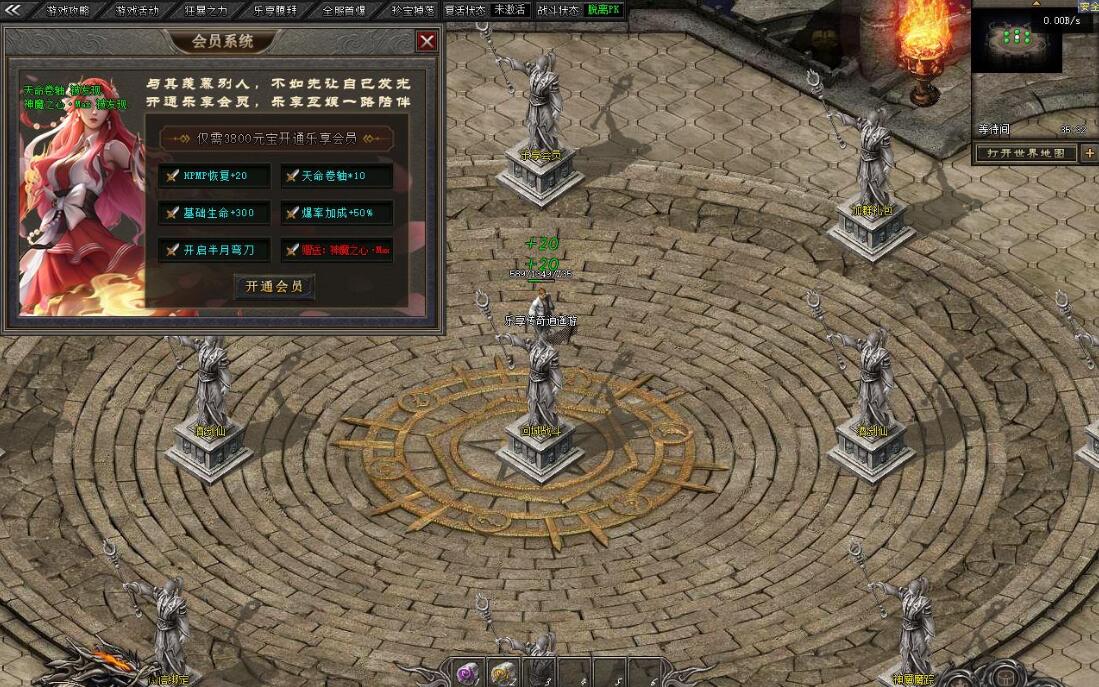Viewport: 1099px width, 687px height.
Task: Open the 珍宝抽签 treasure draw menu
Action: pos(413,10)
